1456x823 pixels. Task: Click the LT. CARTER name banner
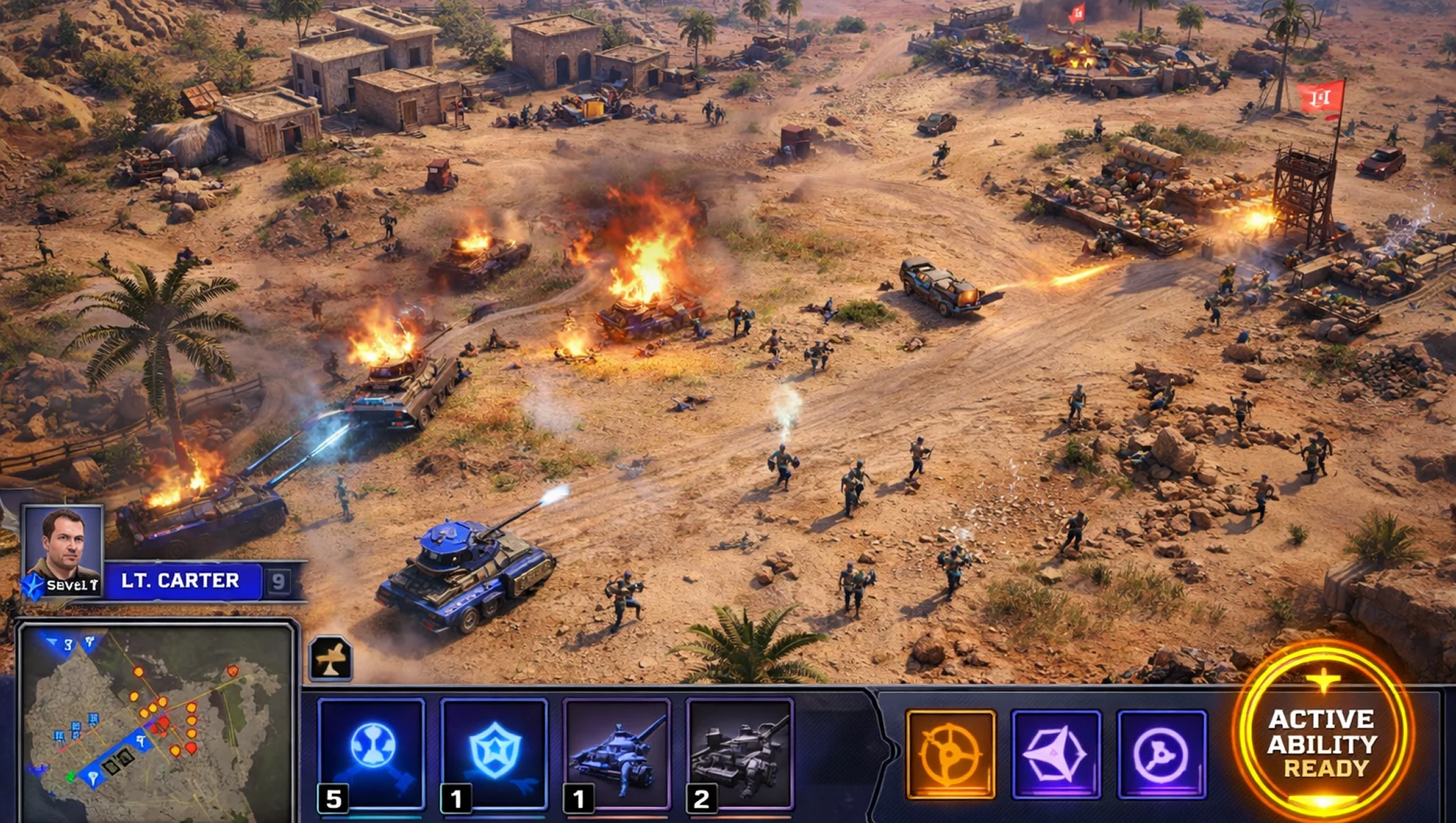coord(181,581)
